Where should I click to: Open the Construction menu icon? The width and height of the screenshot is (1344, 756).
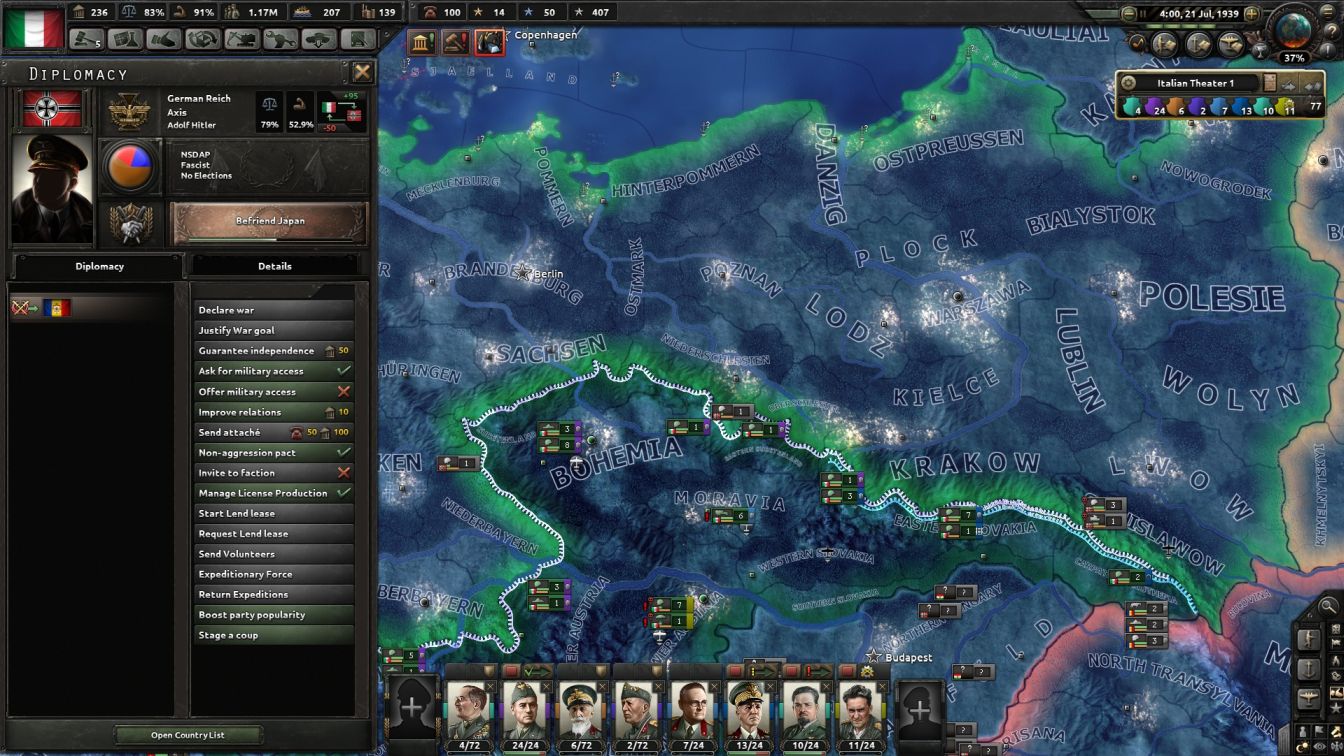[241, 41]
